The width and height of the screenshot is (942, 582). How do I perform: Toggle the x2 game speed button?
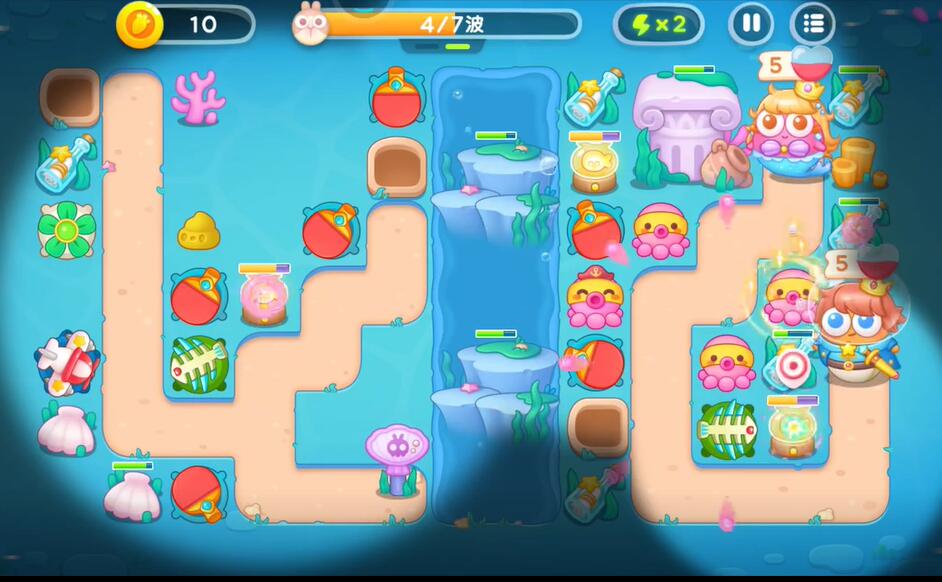659,24
